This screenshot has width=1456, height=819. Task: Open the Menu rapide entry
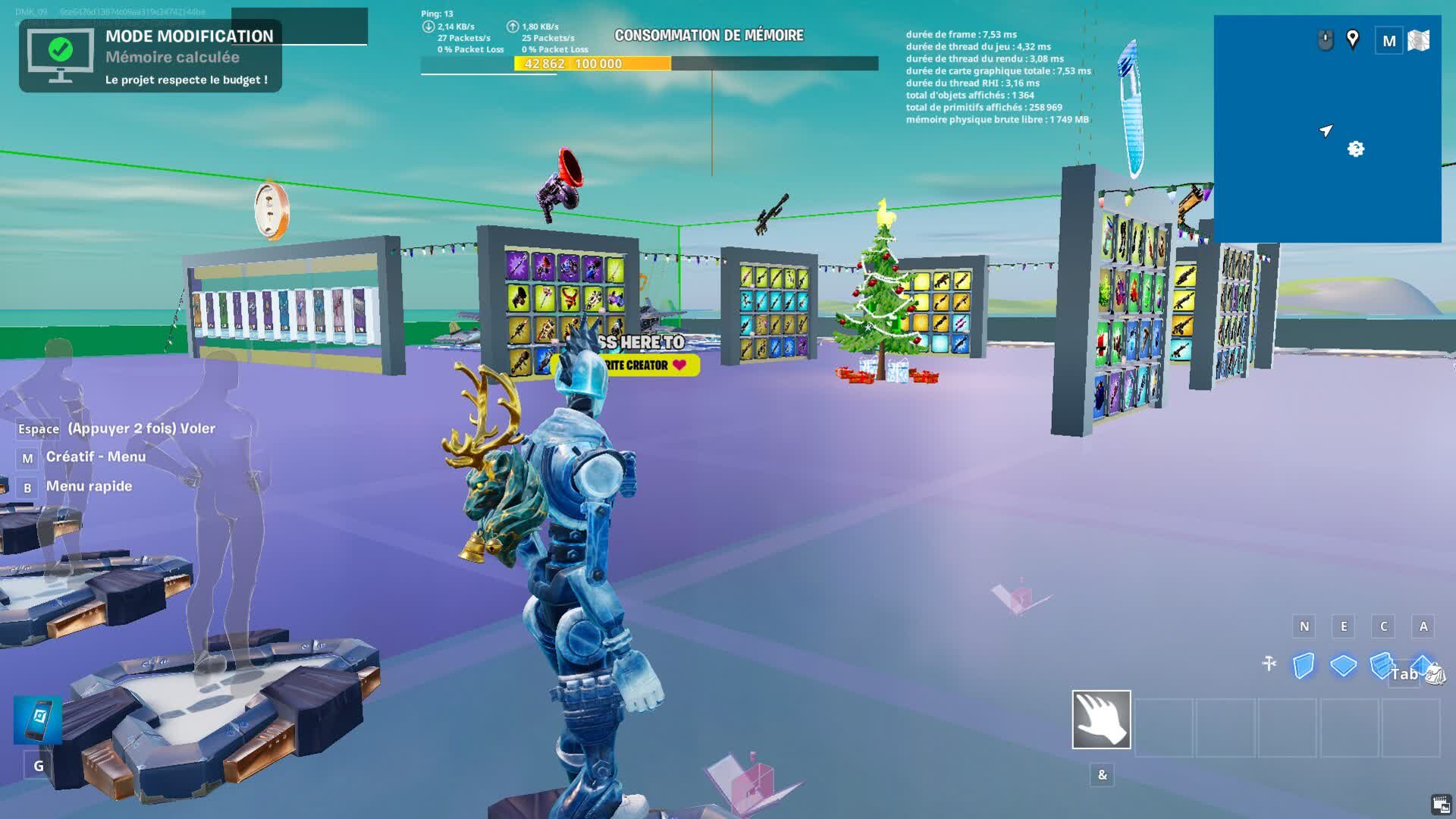[x=89, y=485]
